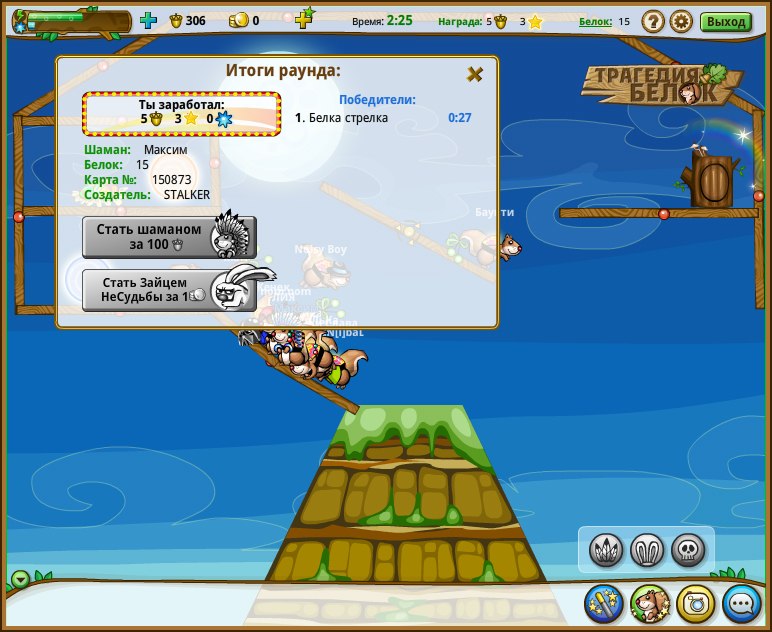The height and width of the screenshot is (632, 772).
Task: Take a screenshot with the camera button
Action: coord(695,603)
